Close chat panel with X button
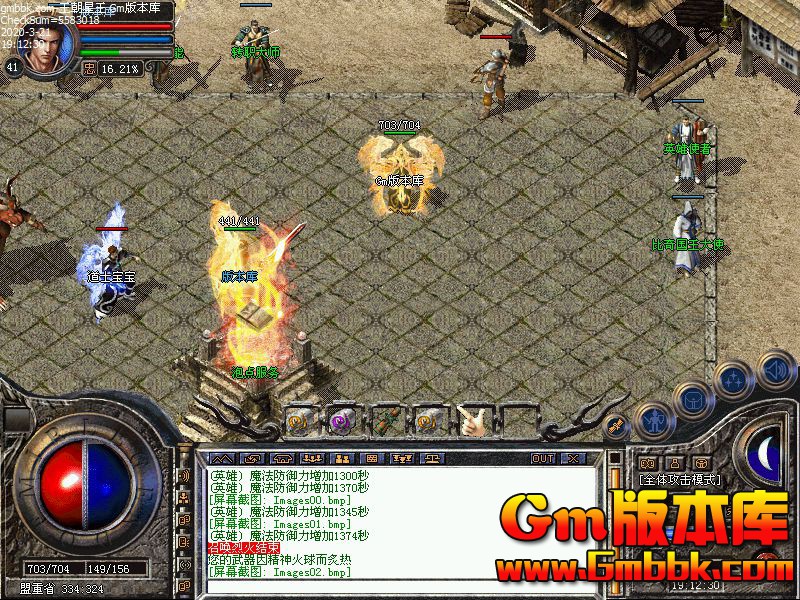 [x=572, y=458]
